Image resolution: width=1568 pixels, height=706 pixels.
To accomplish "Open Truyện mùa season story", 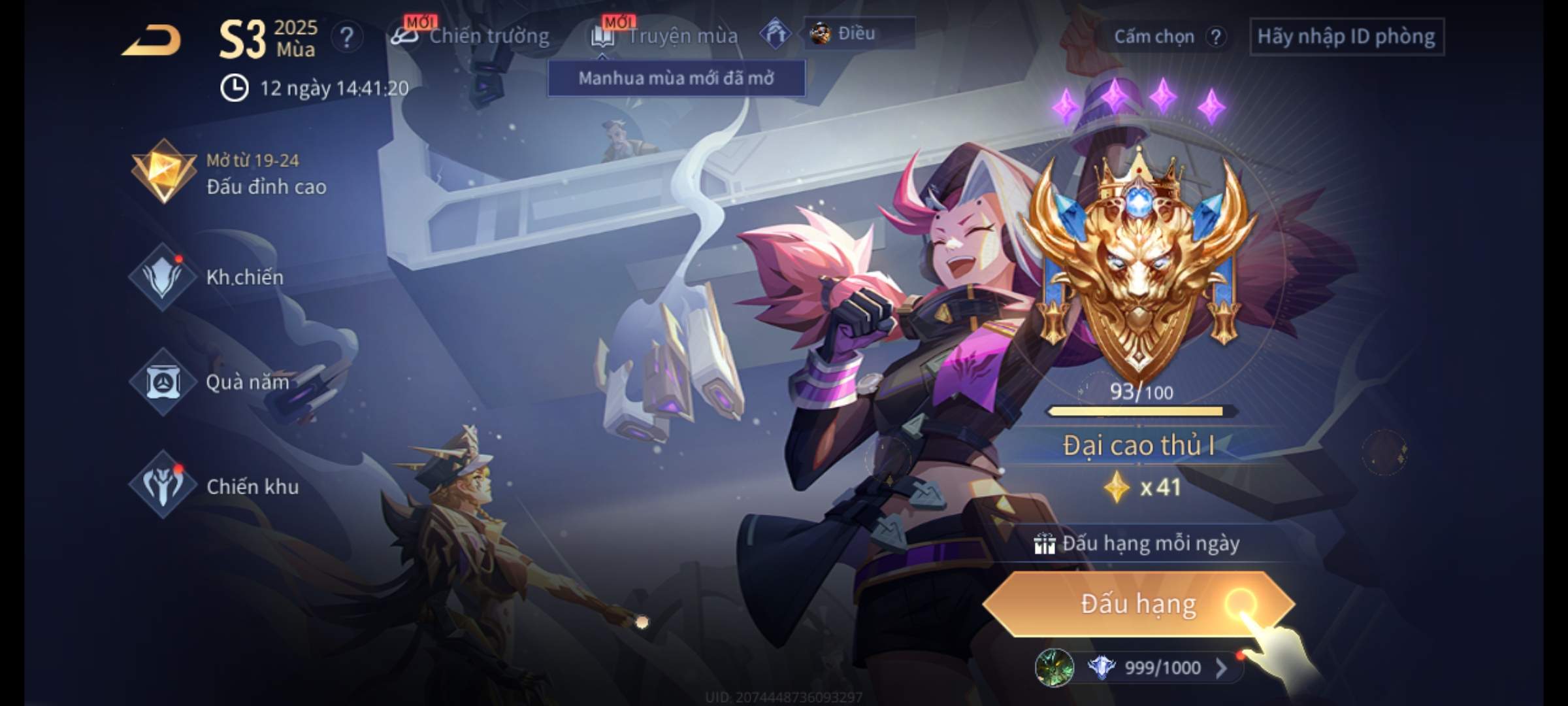I will click(x=665, y=36).
